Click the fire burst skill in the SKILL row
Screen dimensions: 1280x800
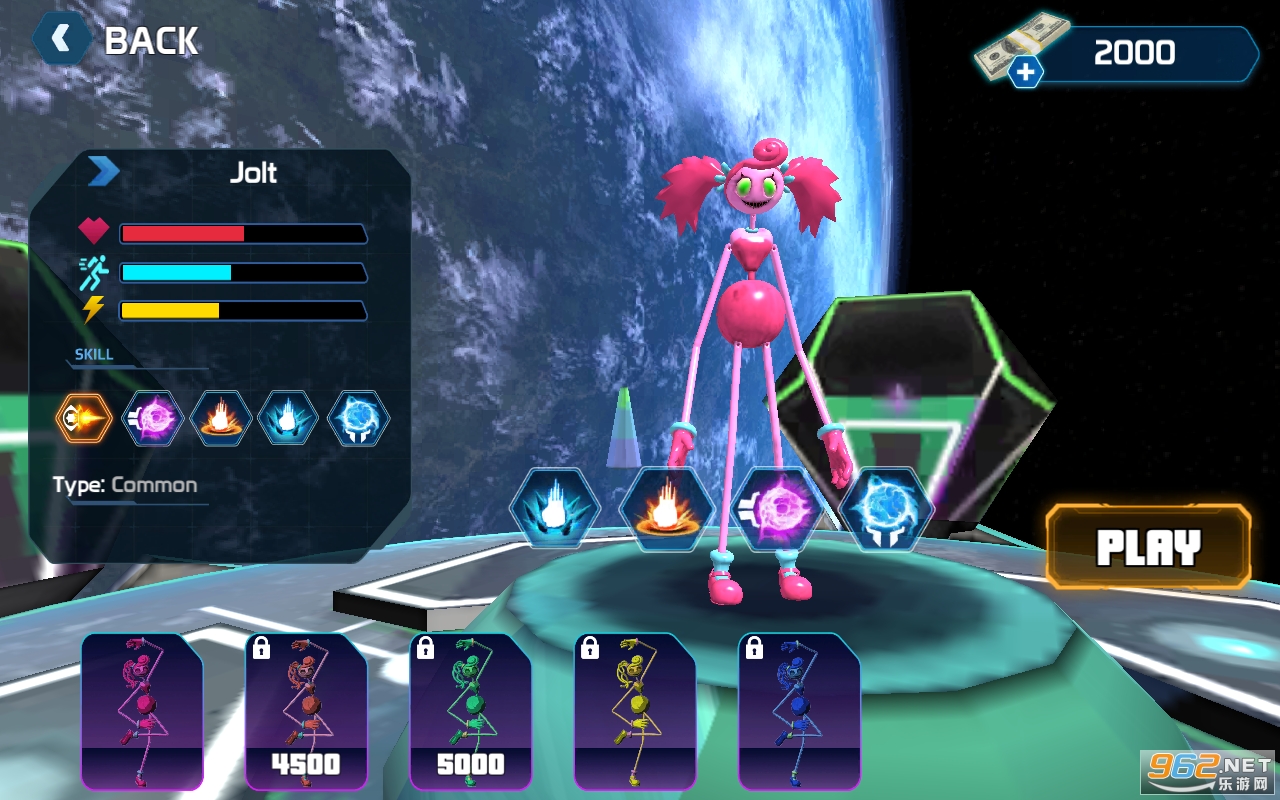(x=221, y=418)
